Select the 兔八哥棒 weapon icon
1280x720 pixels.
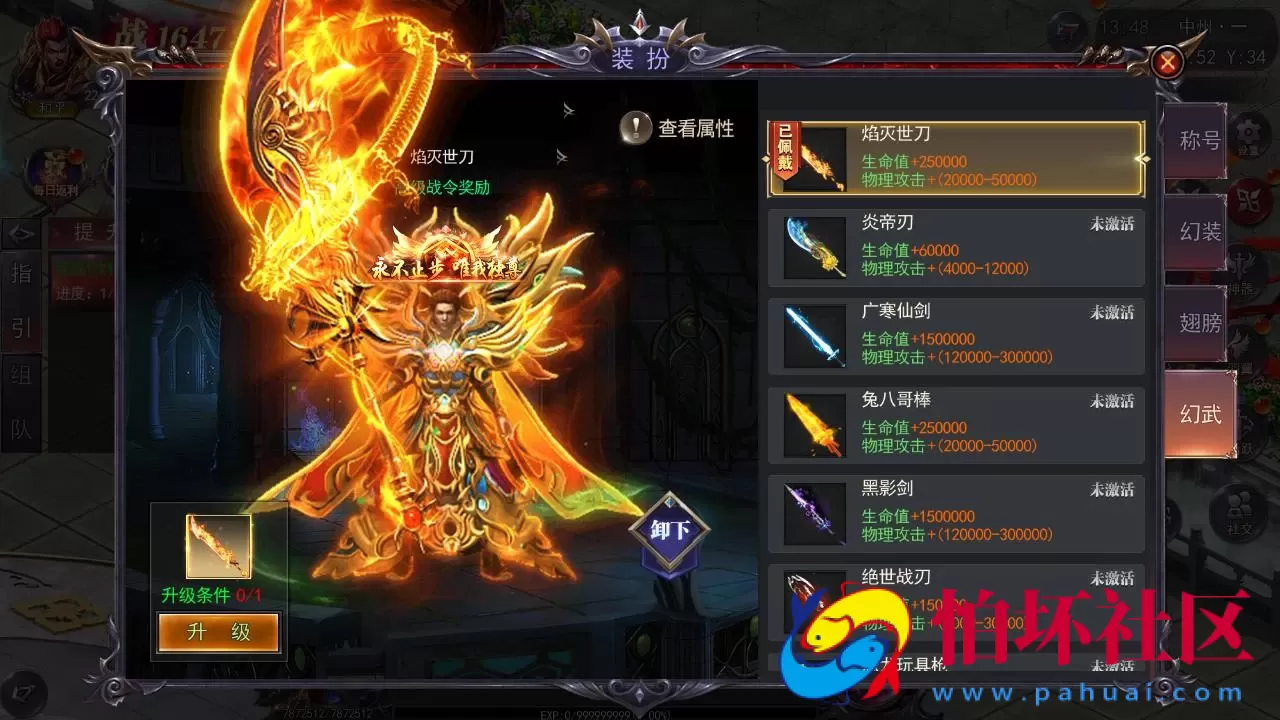812,424
